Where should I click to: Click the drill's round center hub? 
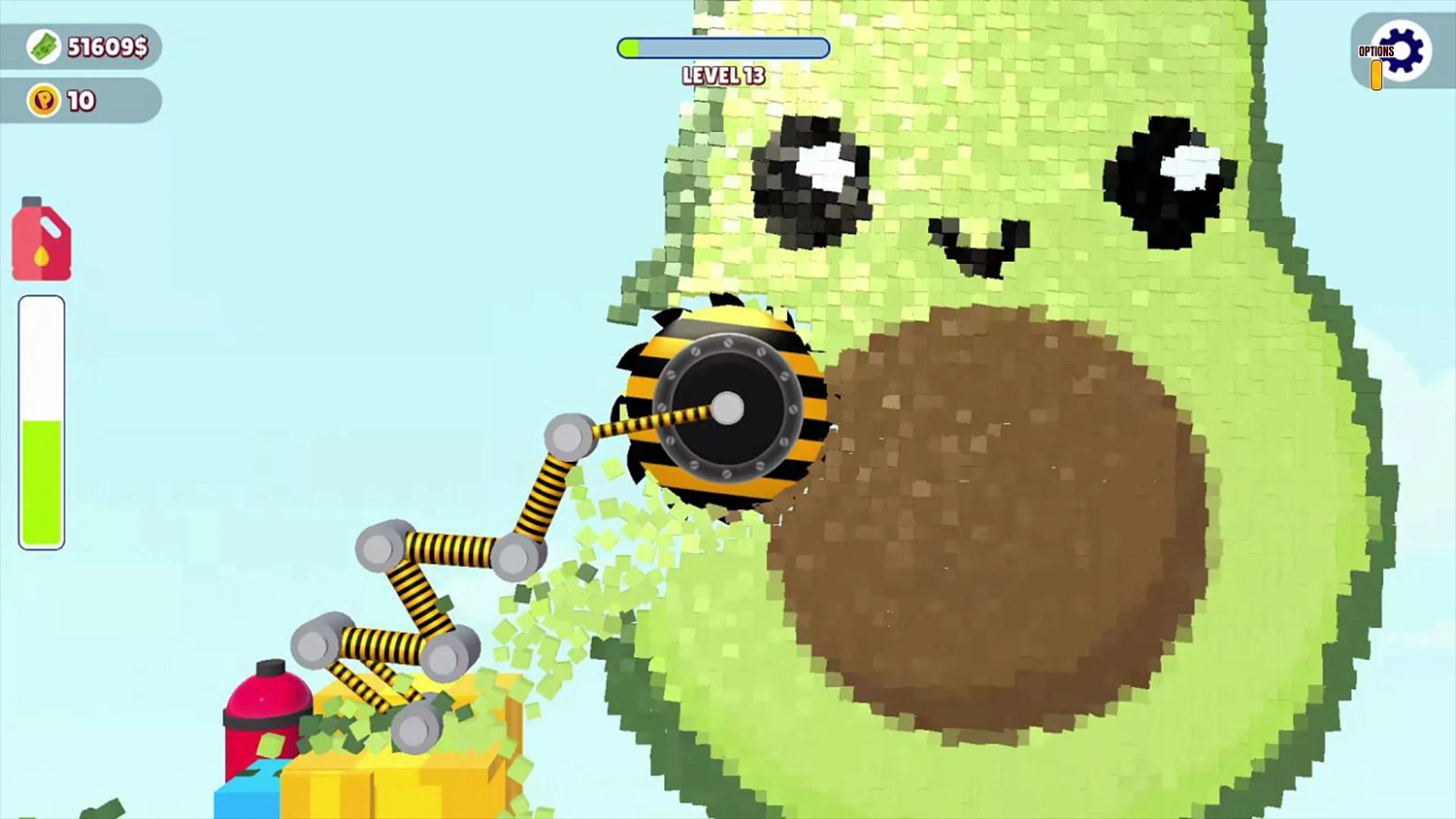point(726,409)
